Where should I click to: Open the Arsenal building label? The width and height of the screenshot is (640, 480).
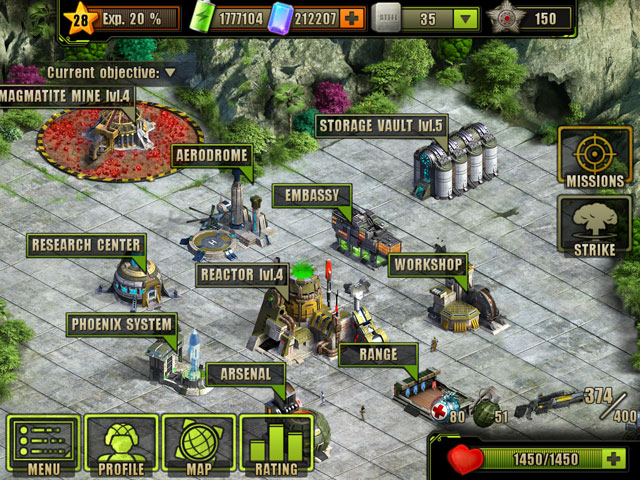[244, 374]
